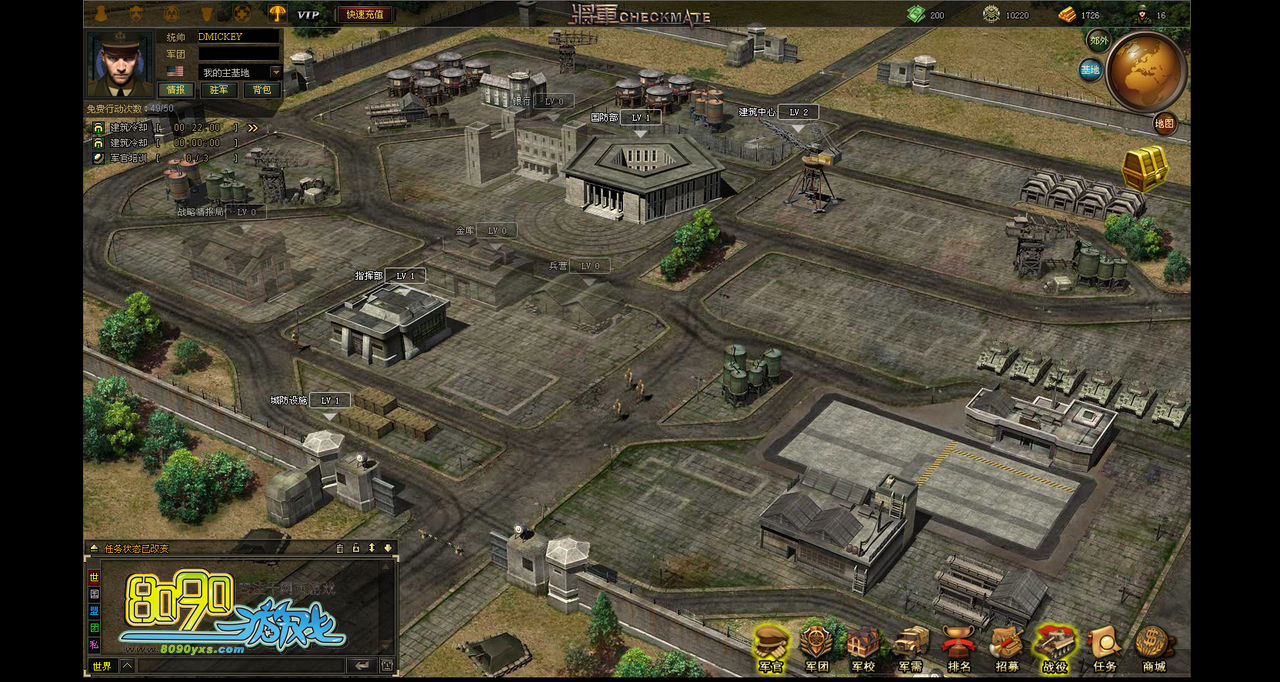Screen dimensions: 1280x682
Task: Open the 军需 supplies truck icon
Action: pos(910,646)
